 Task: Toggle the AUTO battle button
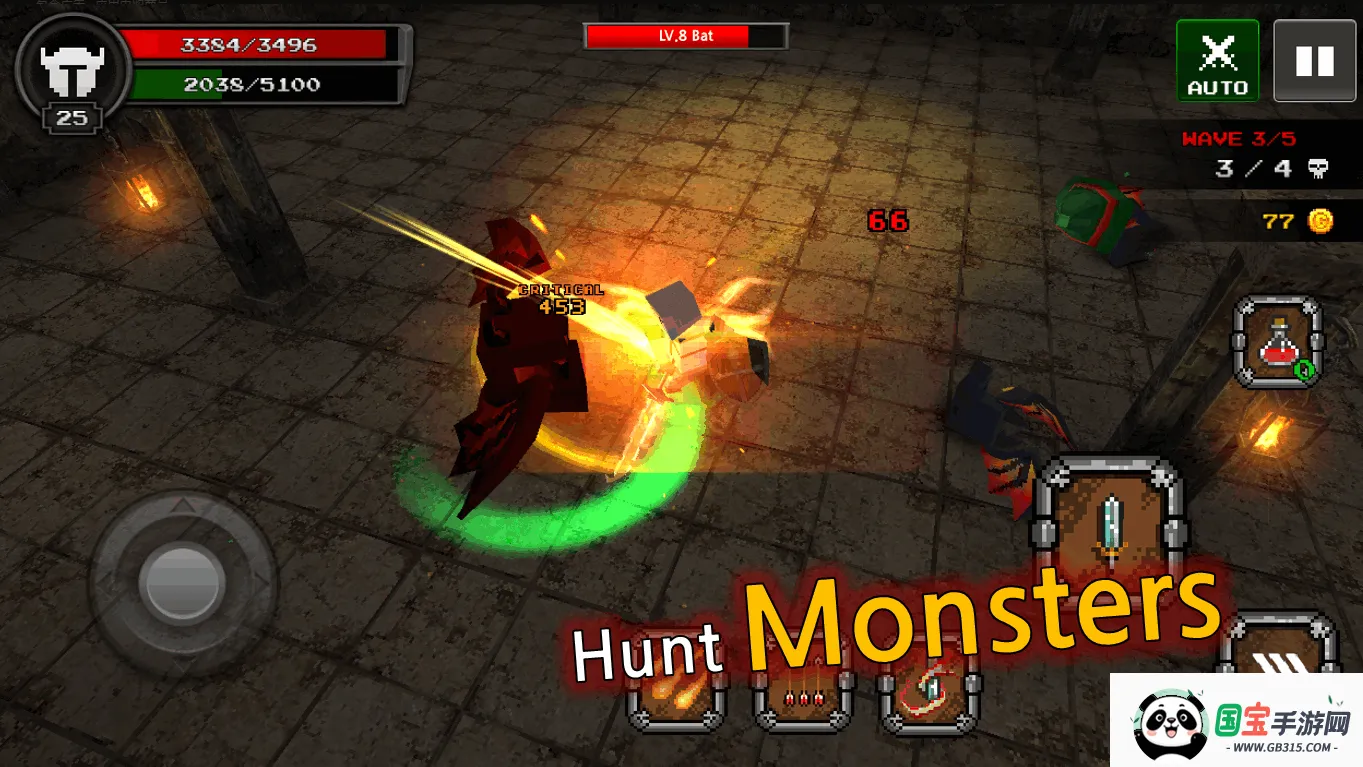coord(1217,61)
